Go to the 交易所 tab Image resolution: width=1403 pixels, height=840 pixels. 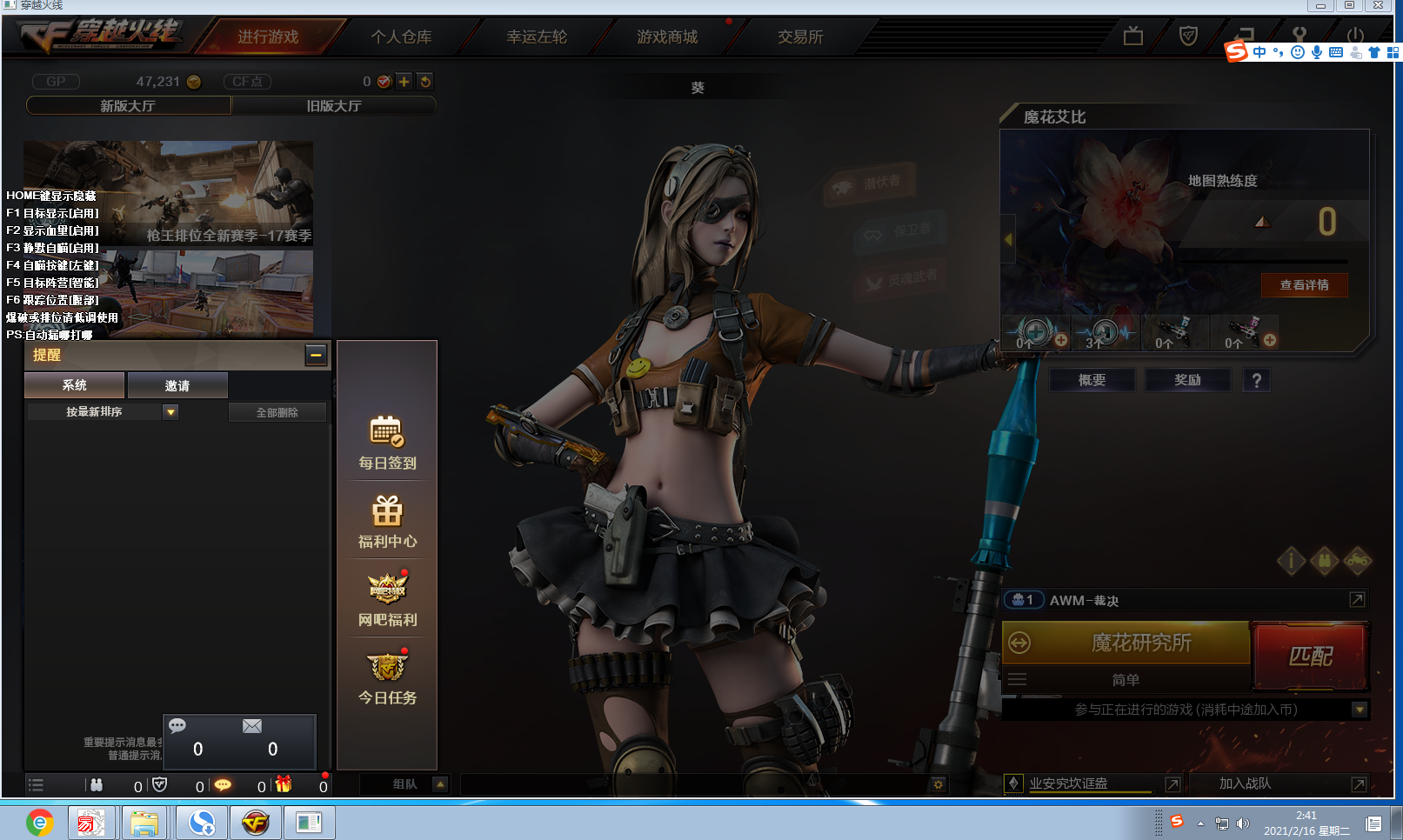800,37
